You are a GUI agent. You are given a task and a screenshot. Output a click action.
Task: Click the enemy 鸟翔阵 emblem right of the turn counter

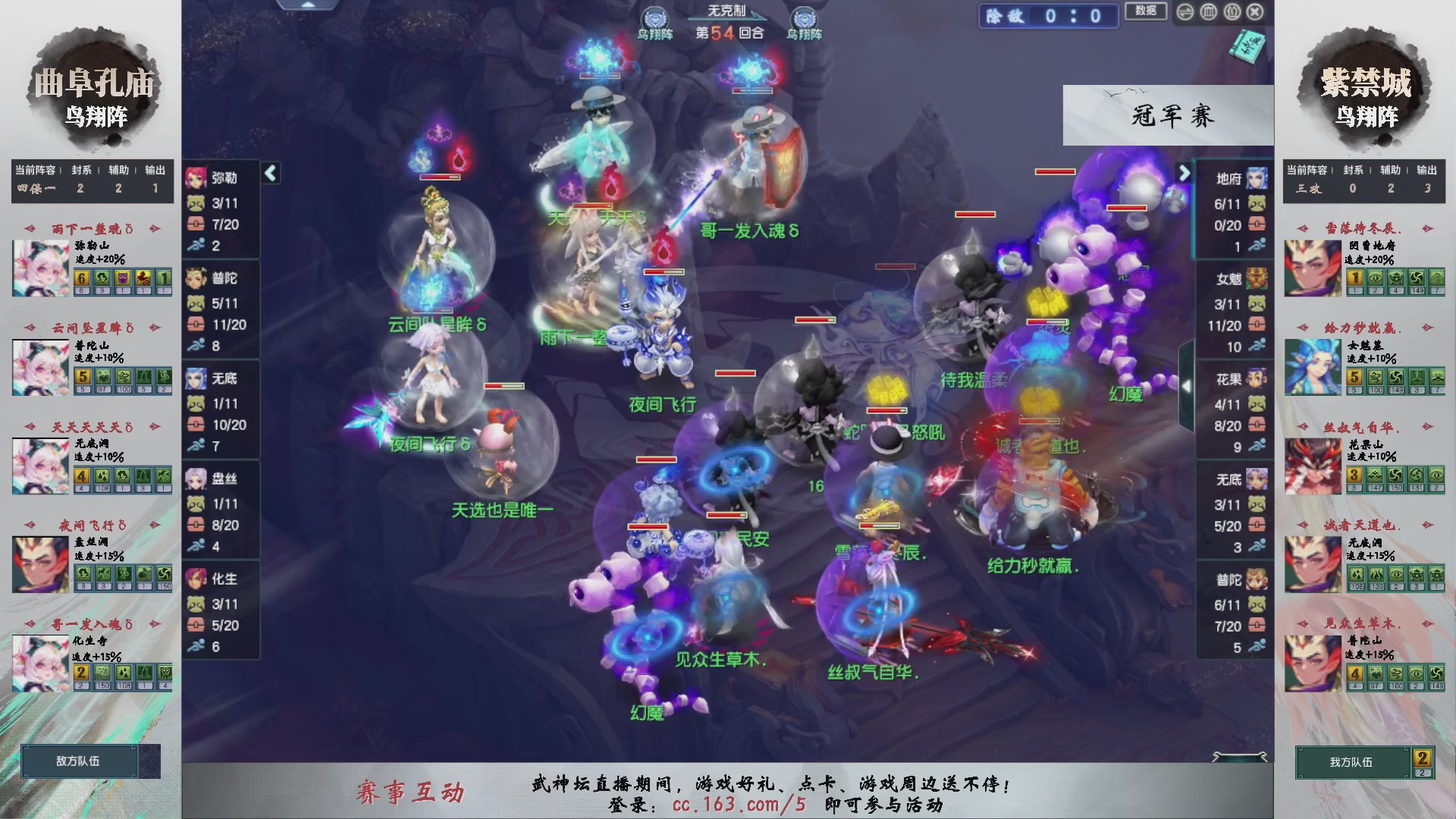(804, 17)
